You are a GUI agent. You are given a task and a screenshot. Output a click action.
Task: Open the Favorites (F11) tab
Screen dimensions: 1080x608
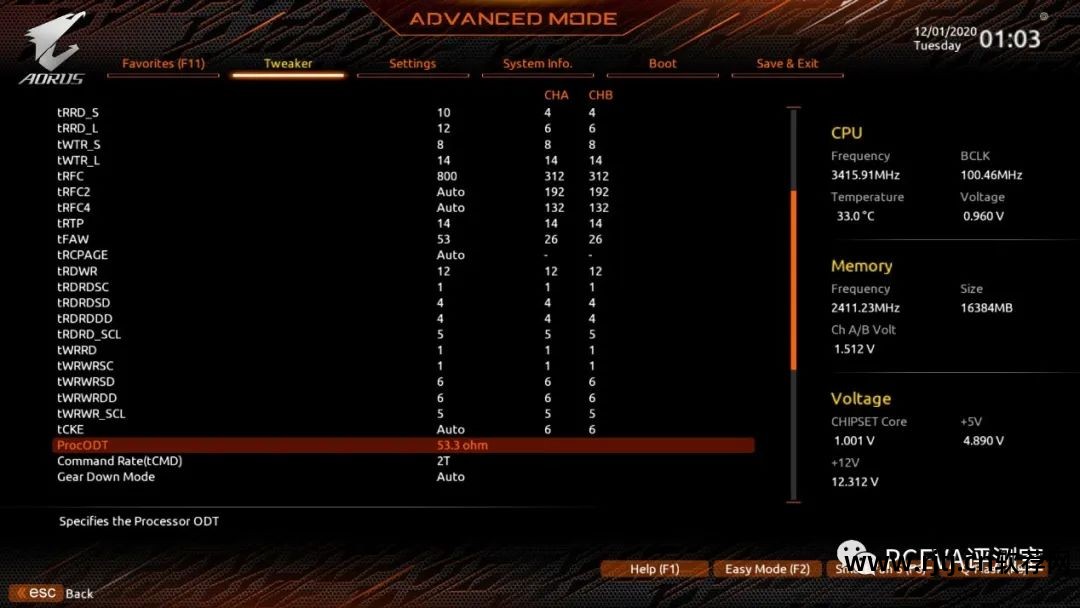163,64
